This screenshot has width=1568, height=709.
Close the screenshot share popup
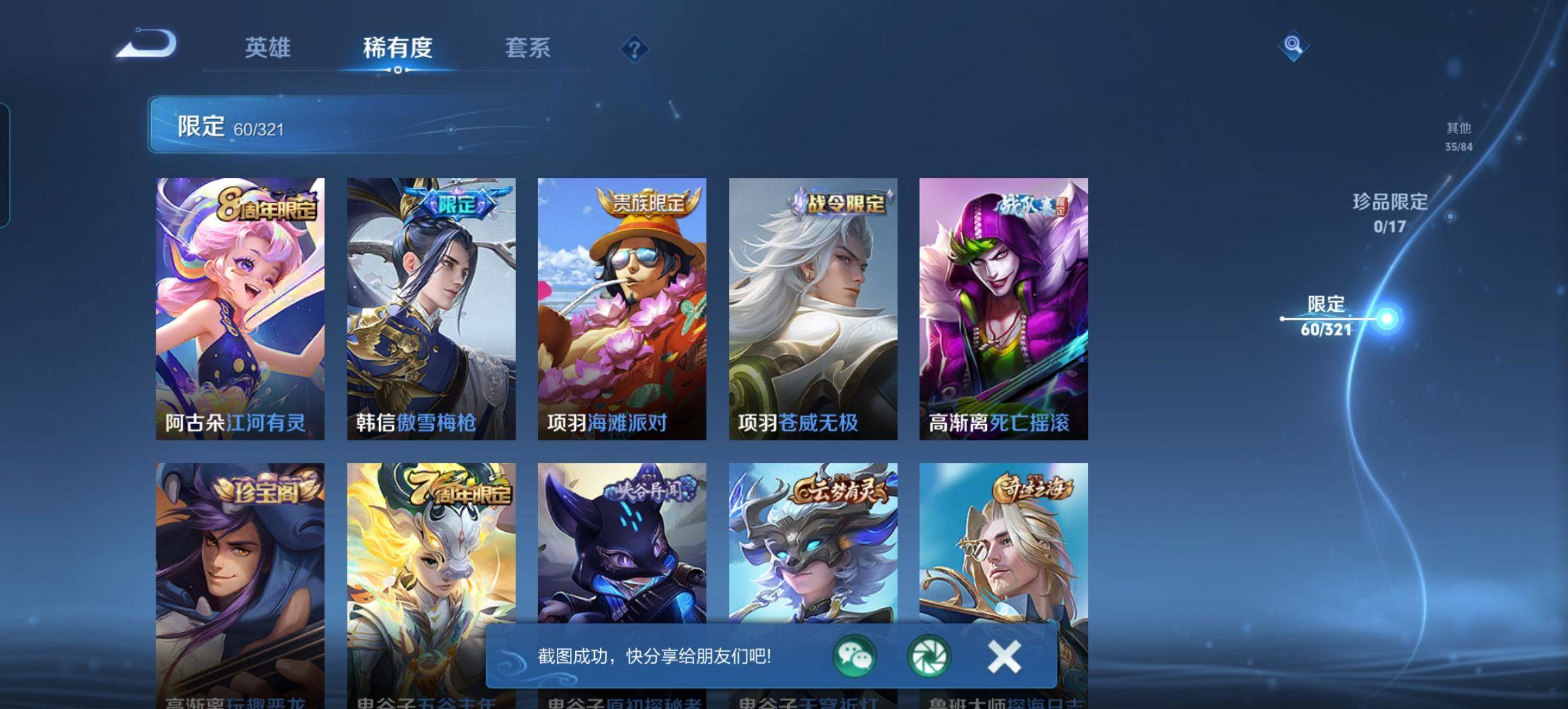[x=1003, y=656]
